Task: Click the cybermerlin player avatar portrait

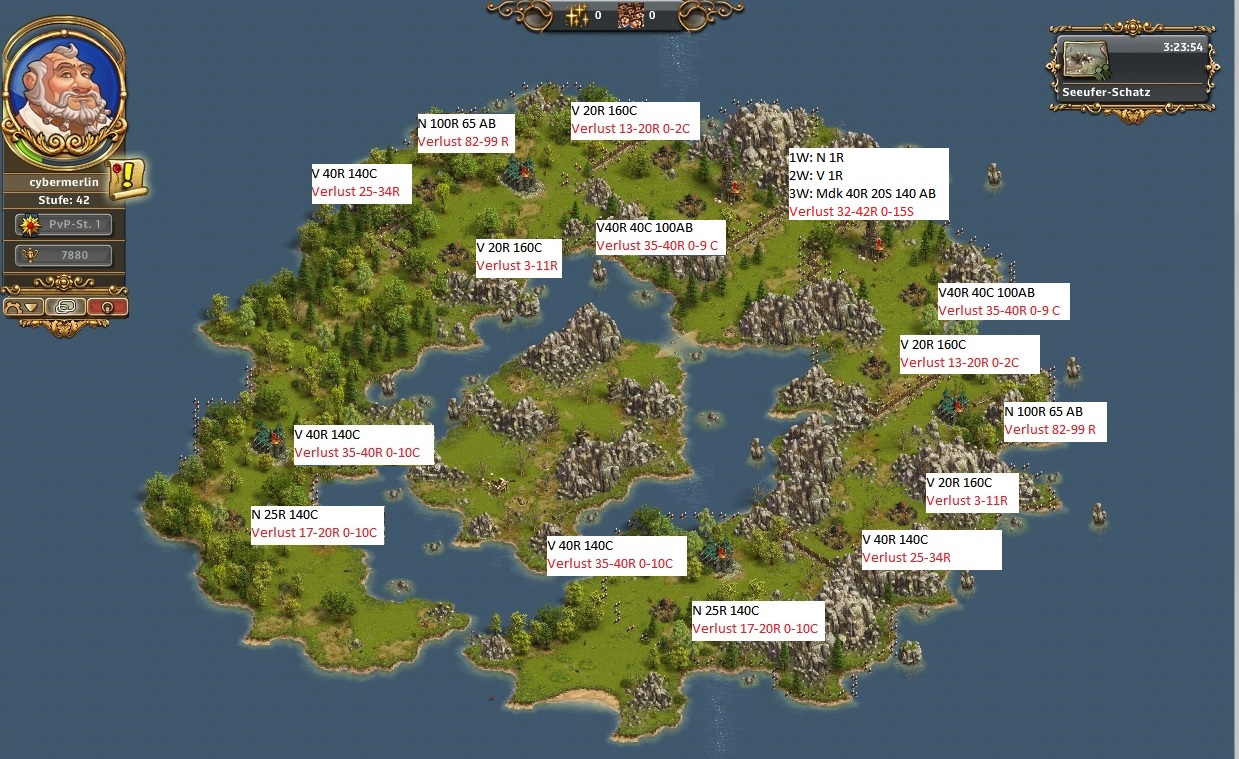Action: (64, 92)
